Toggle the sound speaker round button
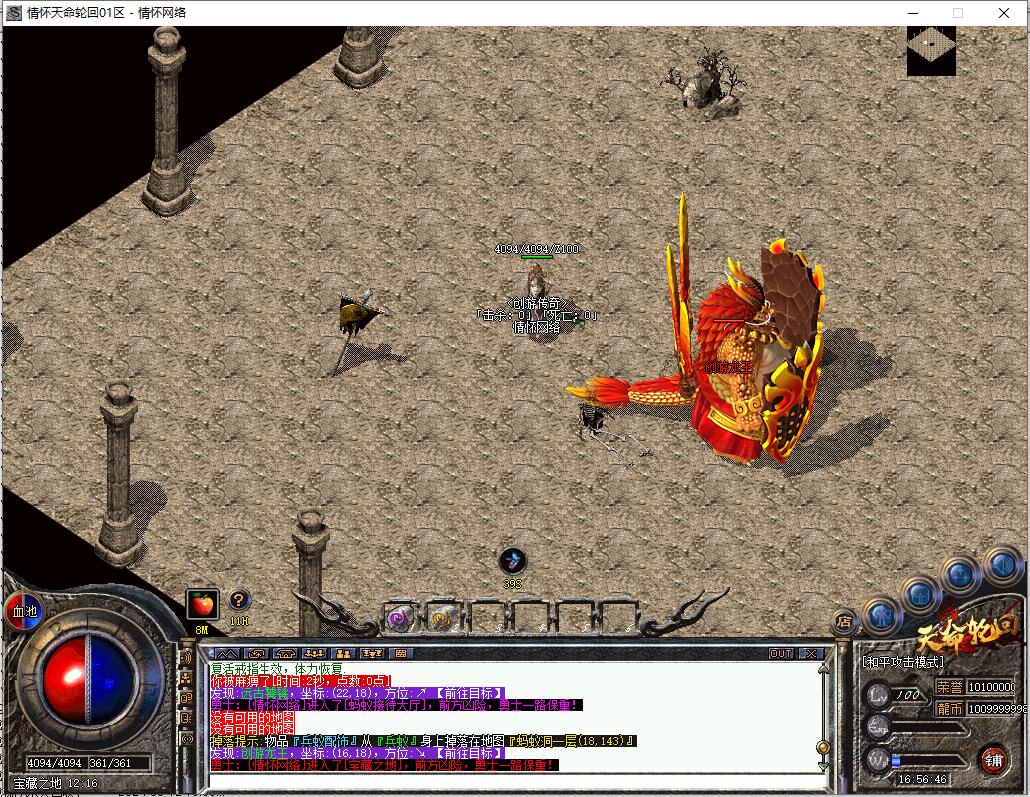 click(x=1001, y=566)
